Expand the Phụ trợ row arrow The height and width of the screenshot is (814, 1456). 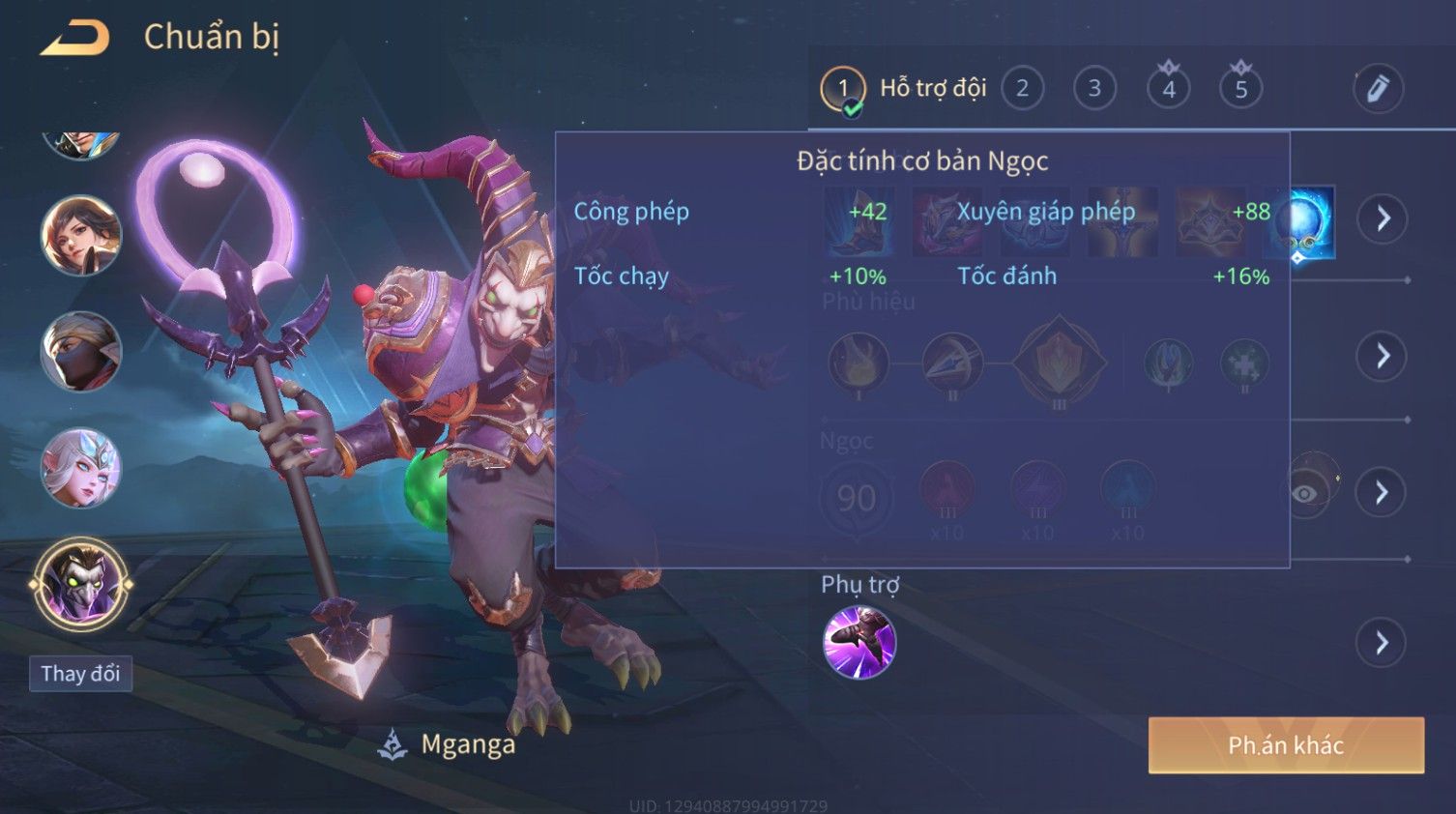[1383, 643]
